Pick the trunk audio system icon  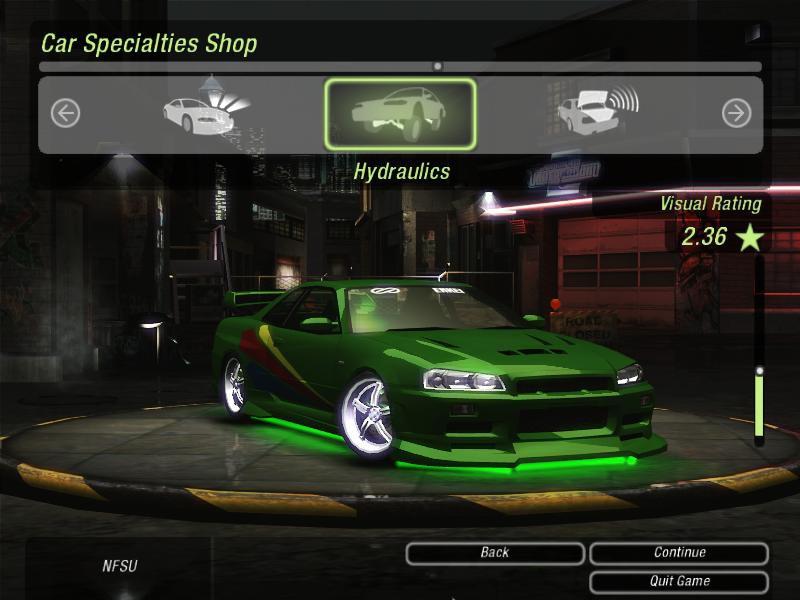[x=597, y=112]
